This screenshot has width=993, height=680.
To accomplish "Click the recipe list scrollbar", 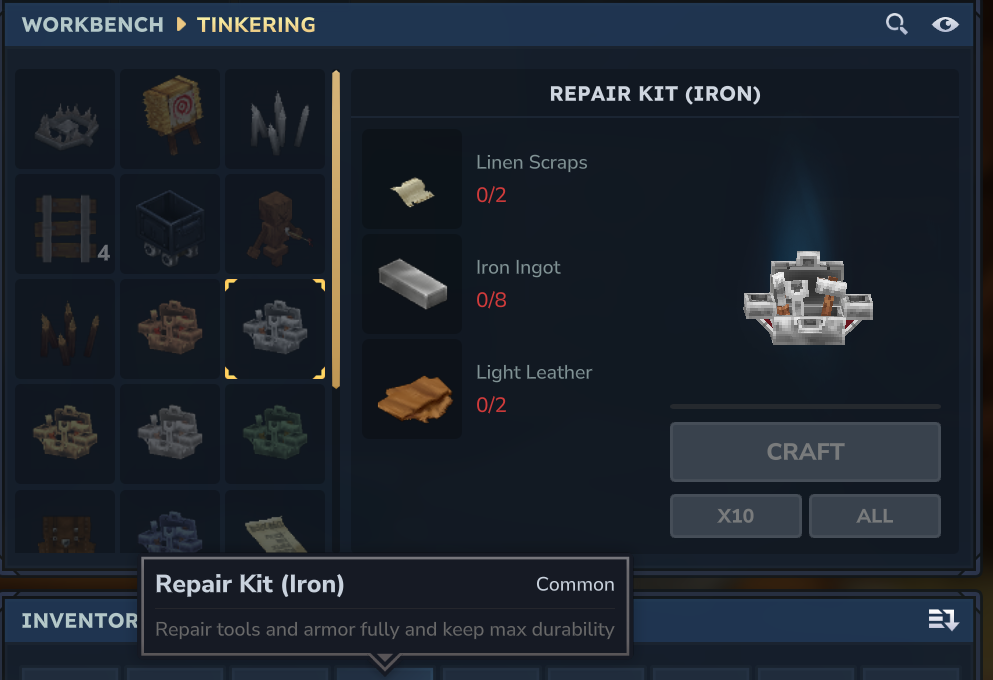I will (x=336, y=230).
